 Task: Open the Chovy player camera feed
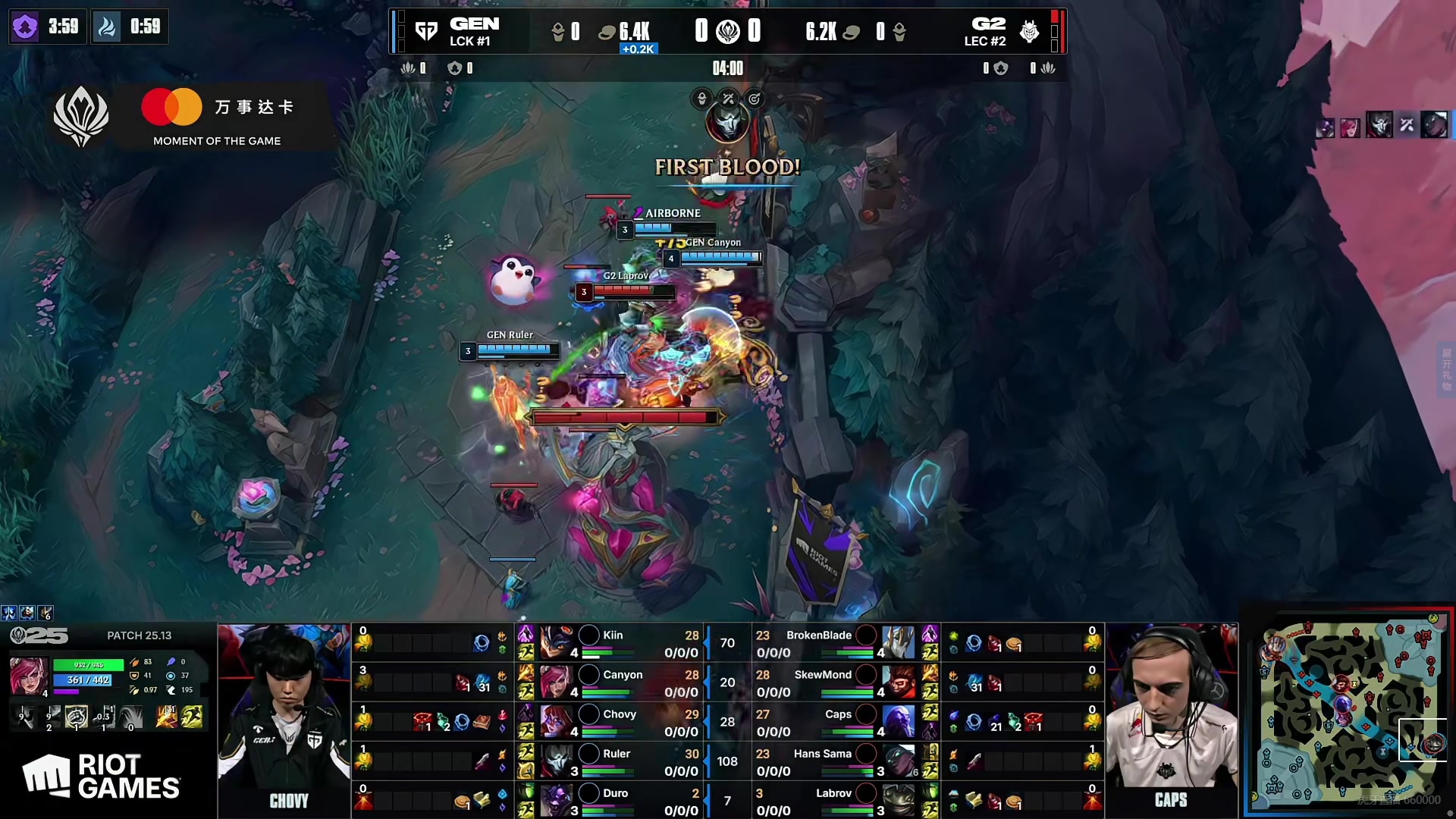tap(284, 713)
